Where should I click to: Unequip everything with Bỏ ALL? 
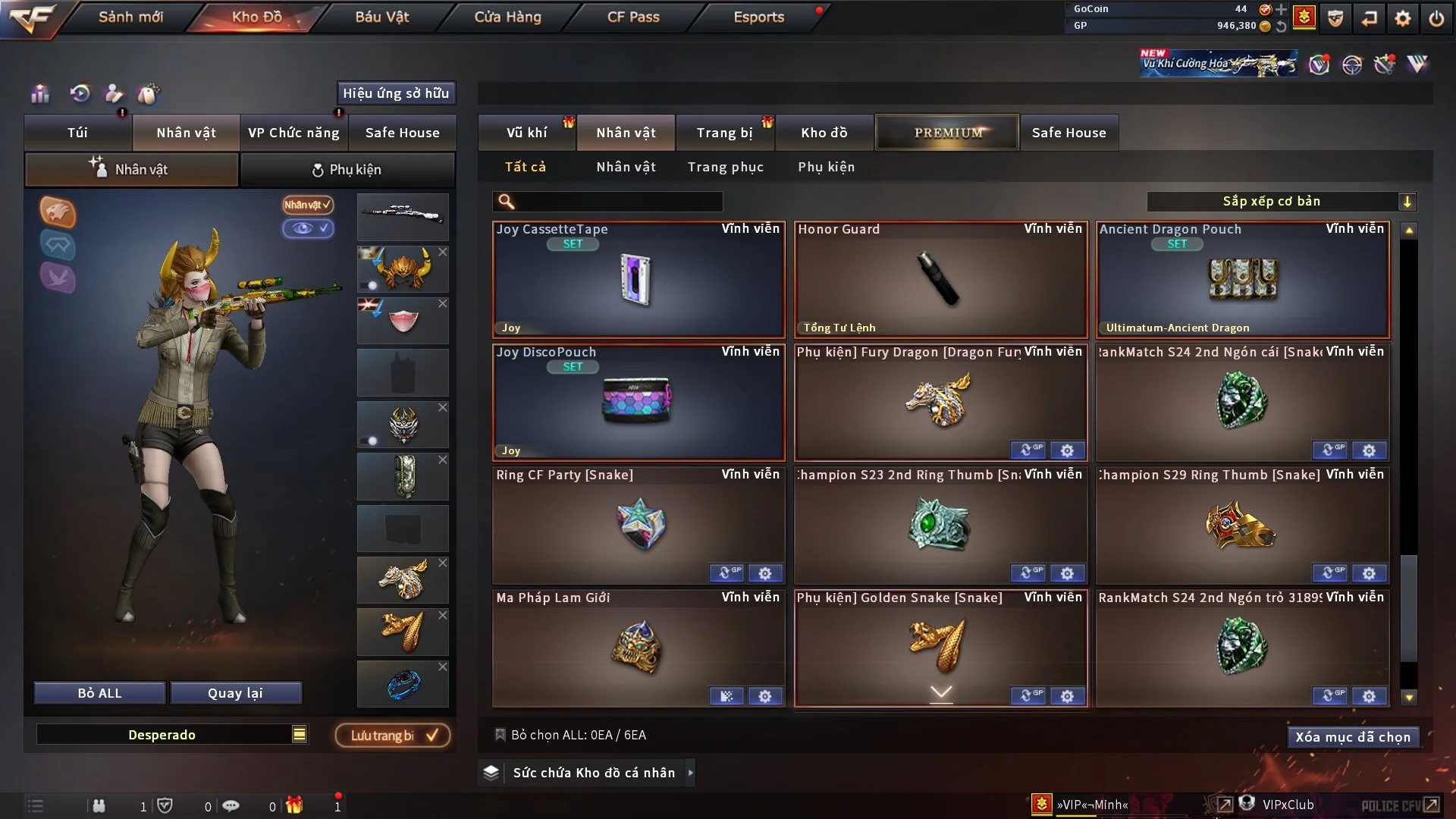coord(99,693)
